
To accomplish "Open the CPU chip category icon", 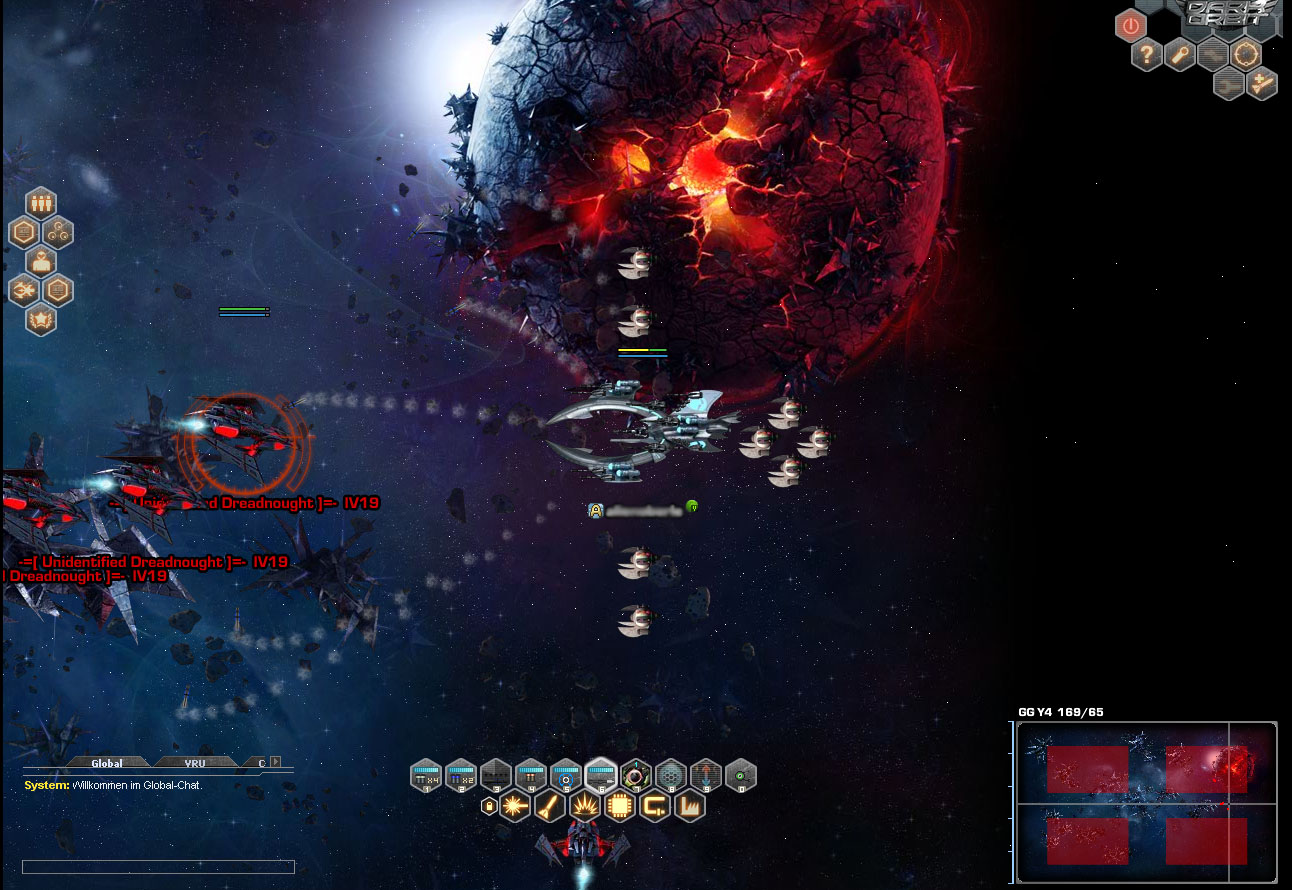I will click(x=619, y=805).
